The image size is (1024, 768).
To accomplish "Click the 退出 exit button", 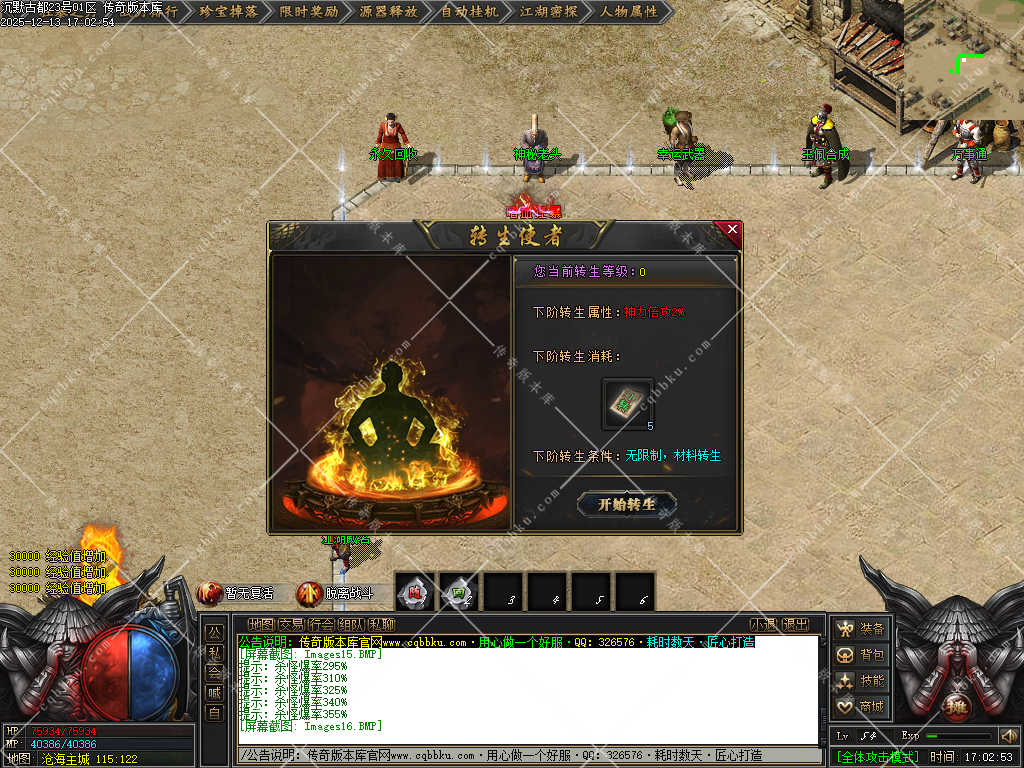I will (795, 624).
